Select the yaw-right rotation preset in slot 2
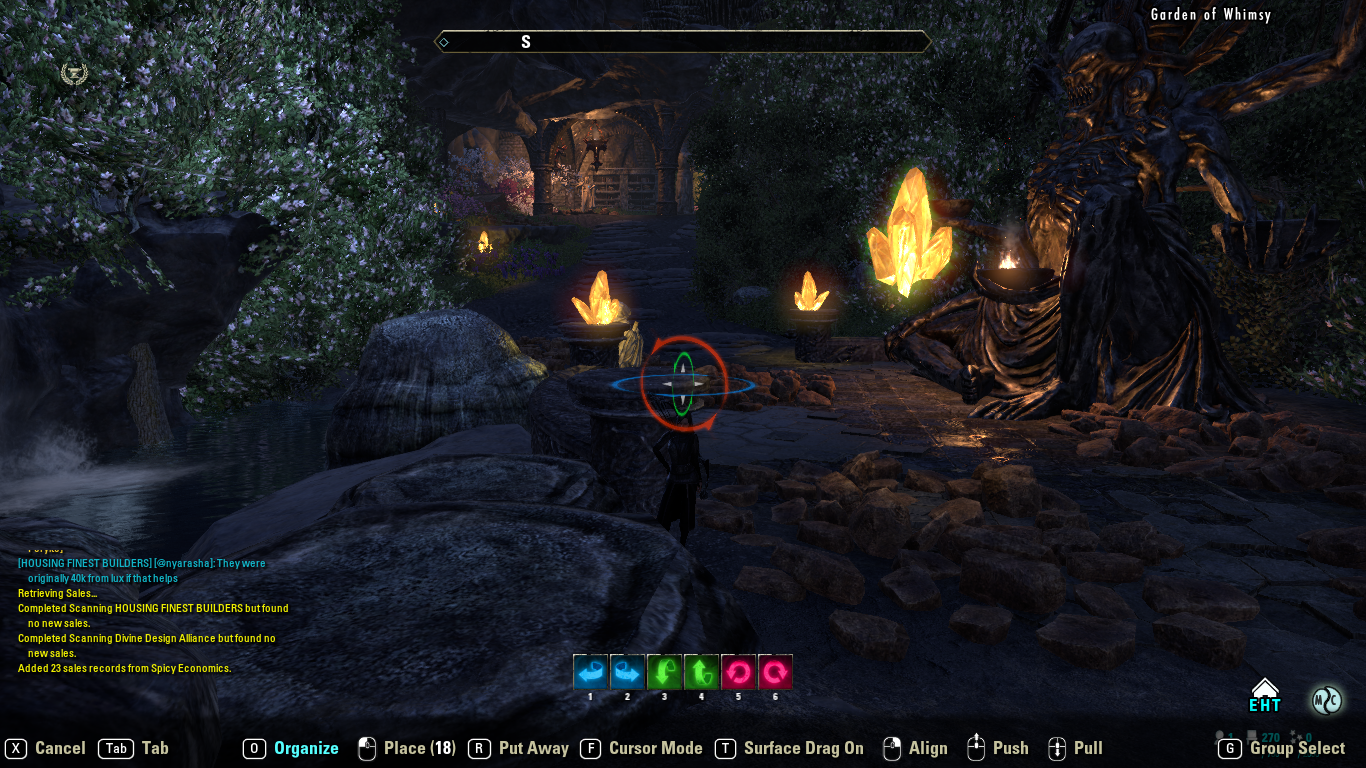This screenshot has height=768, width=1366. coord(626,671)
